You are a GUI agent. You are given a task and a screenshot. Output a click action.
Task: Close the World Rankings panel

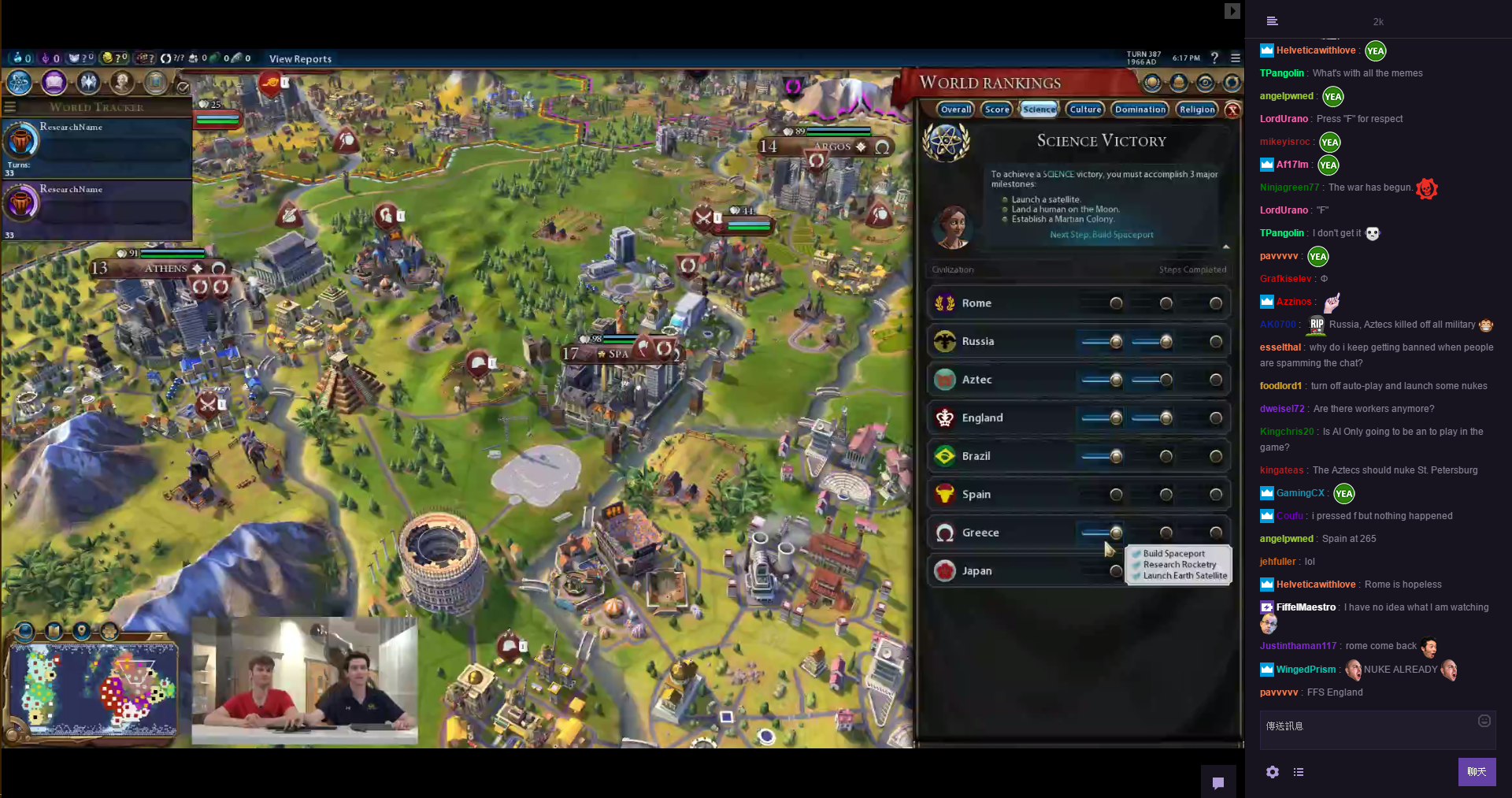pyautogui.click(x=1233, y=110)
